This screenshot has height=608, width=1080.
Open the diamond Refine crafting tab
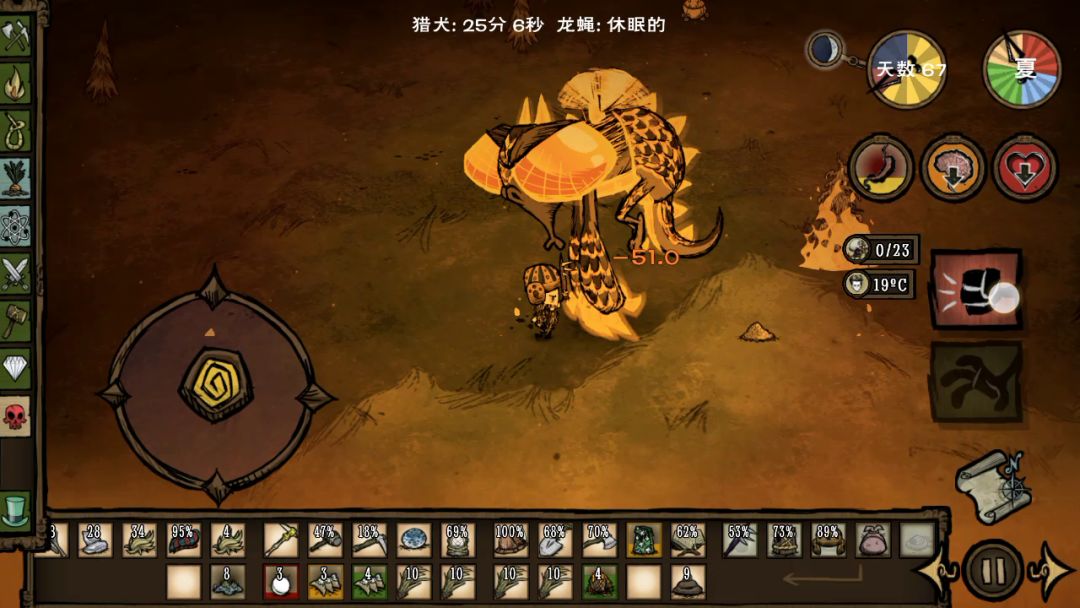pos(15,367)
